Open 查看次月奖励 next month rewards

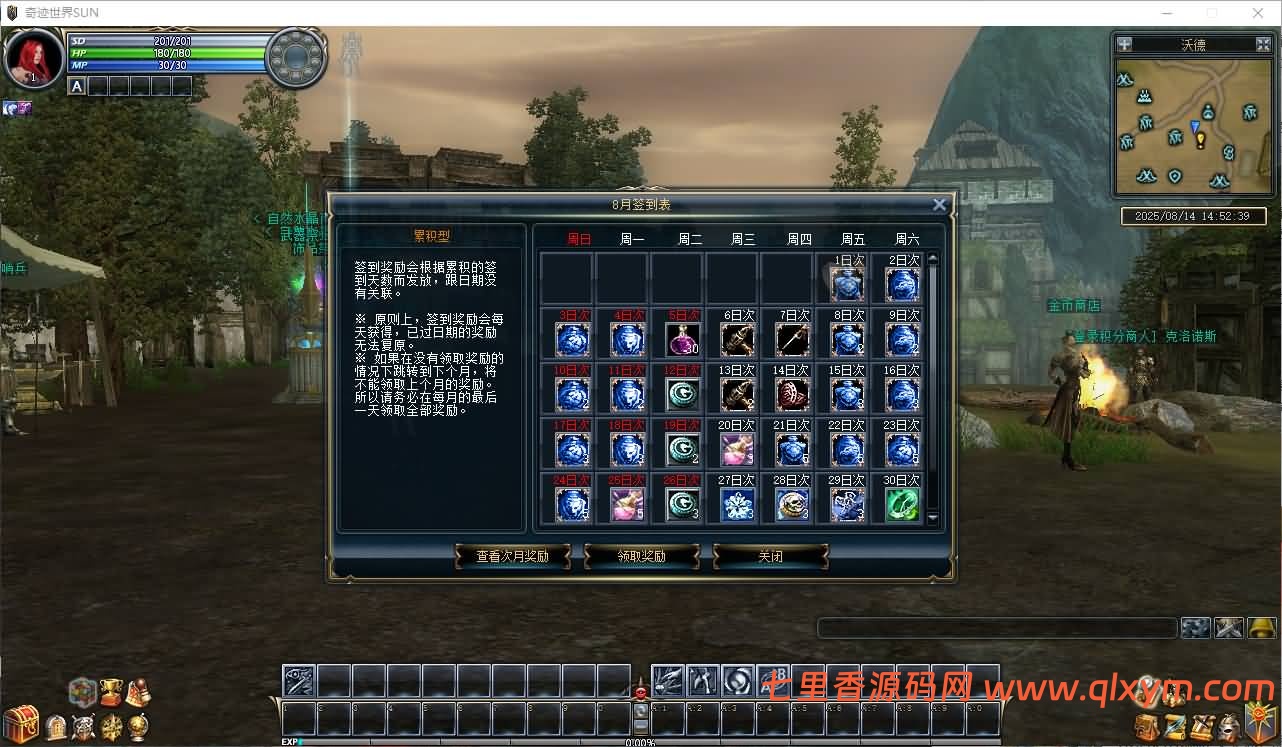click(512, 557)
